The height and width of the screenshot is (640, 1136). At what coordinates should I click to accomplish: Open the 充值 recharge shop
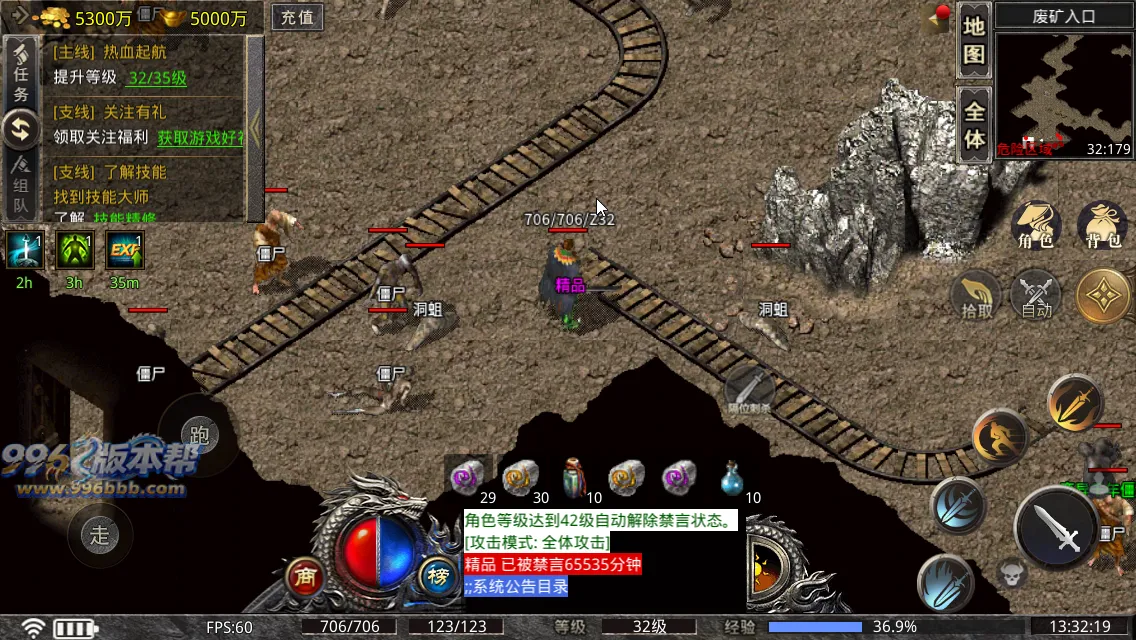click(297, 17)
